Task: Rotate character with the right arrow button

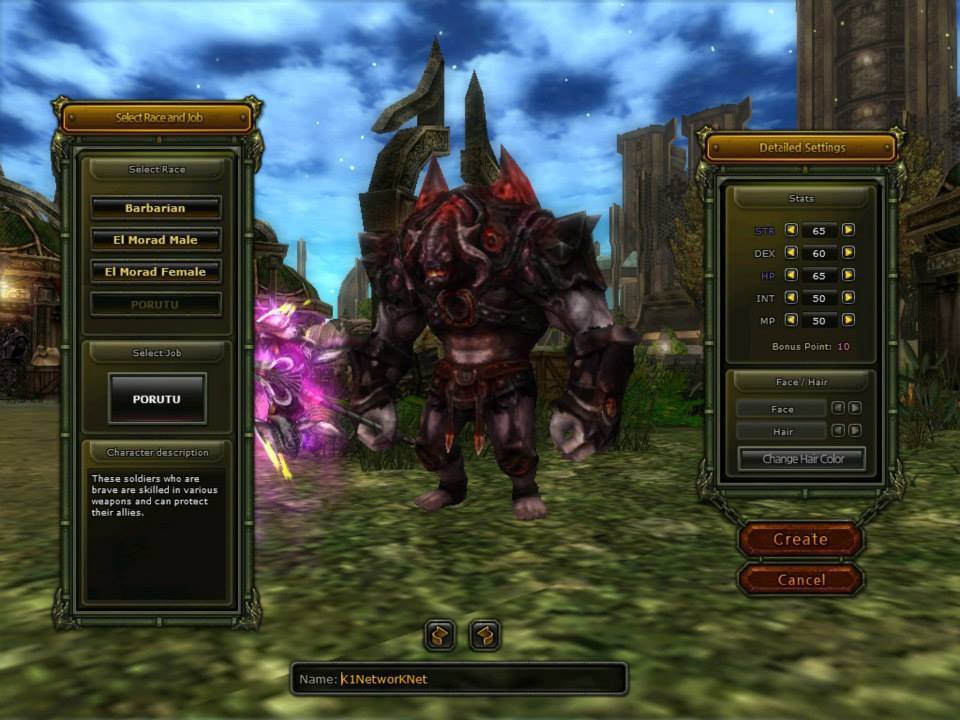Action: tap(485, 634)
